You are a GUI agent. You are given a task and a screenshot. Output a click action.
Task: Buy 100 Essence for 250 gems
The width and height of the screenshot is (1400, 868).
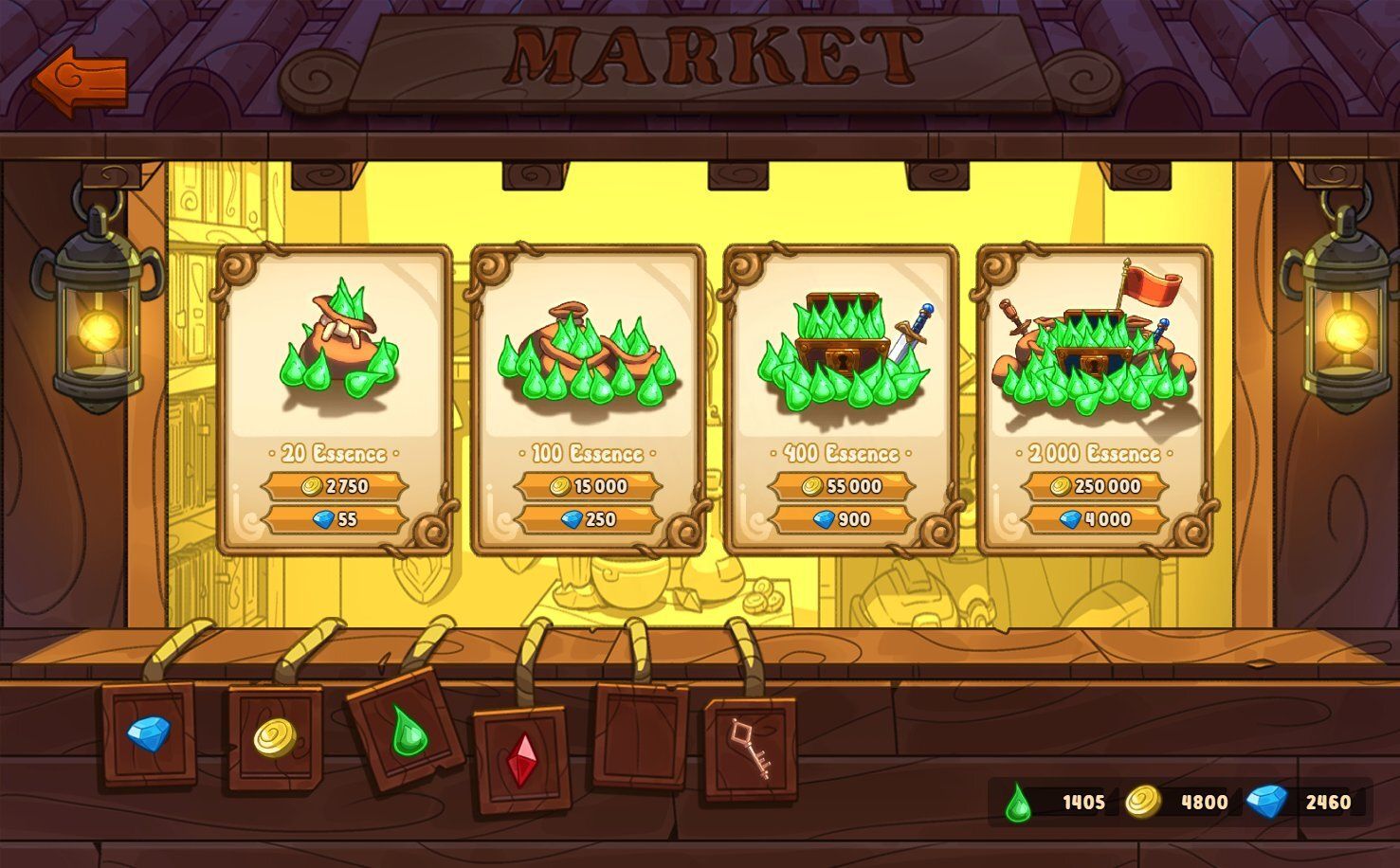click(588, 519)
